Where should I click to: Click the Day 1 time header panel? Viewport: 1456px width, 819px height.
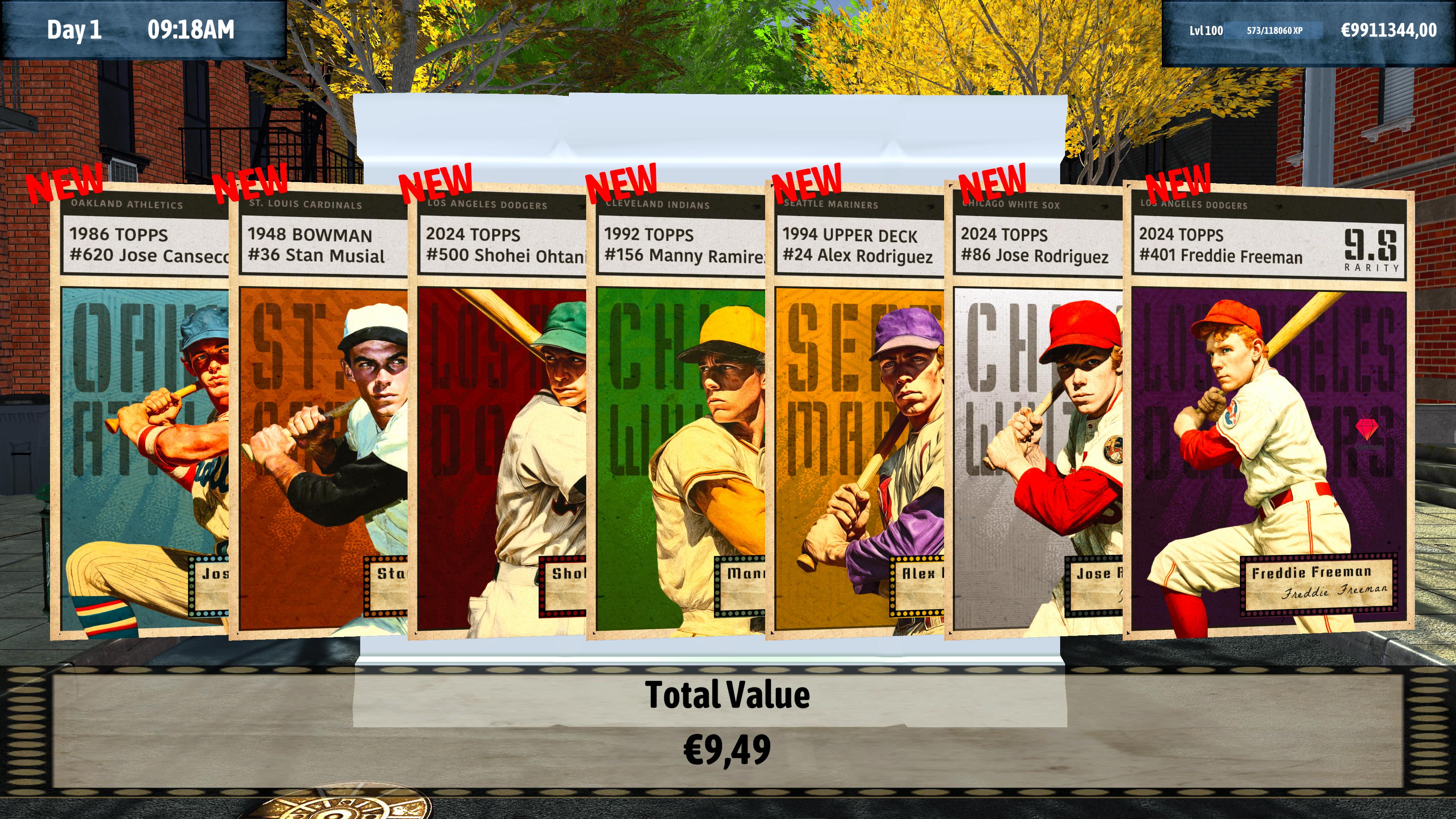pos(141,31)
